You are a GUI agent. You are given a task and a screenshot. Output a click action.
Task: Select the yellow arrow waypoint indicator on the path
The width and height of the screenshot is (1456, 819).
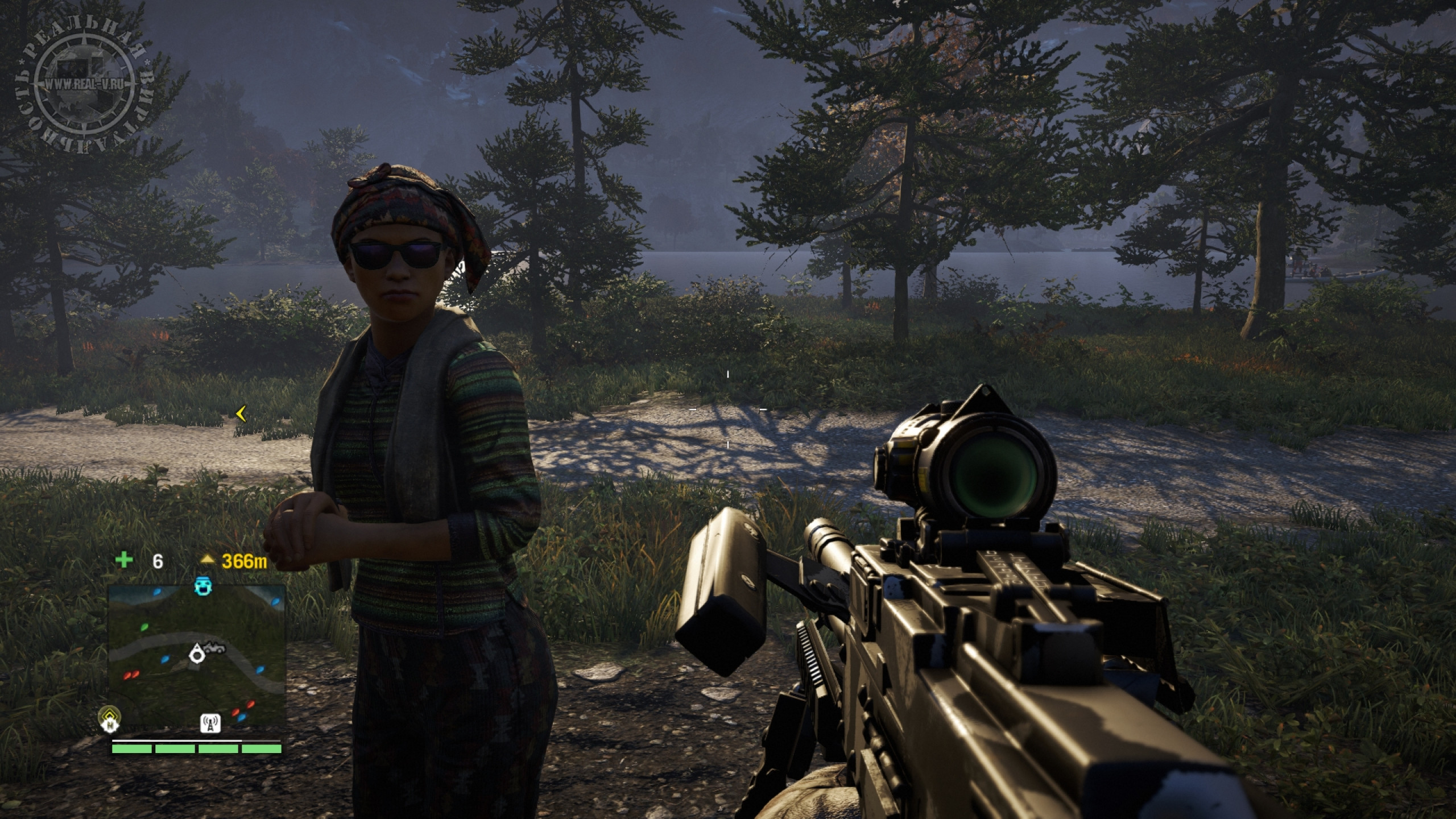(241, 414)
